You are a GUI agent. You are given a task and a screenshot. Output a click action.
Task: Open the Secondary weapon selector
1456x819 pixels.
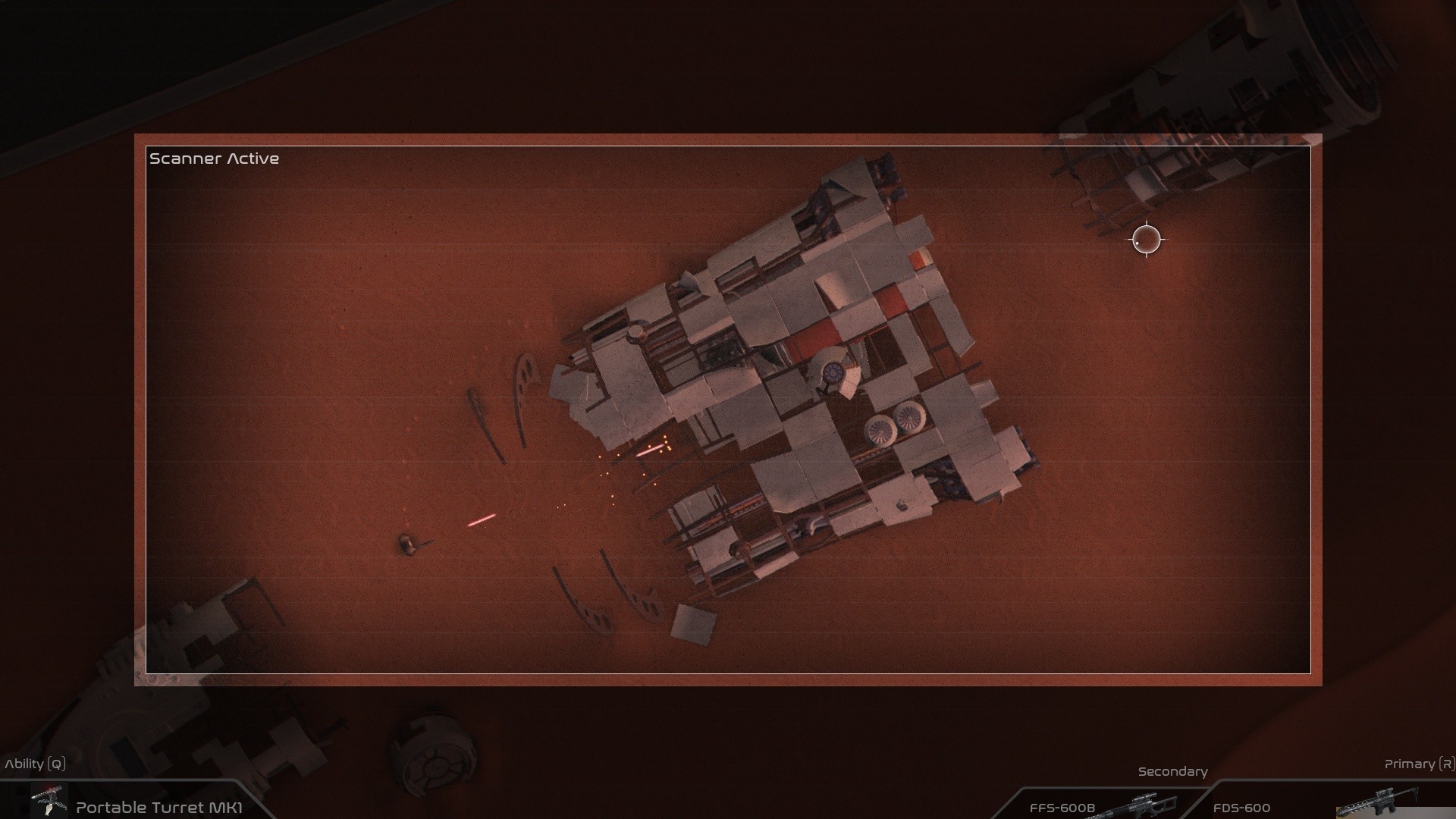1172,771
